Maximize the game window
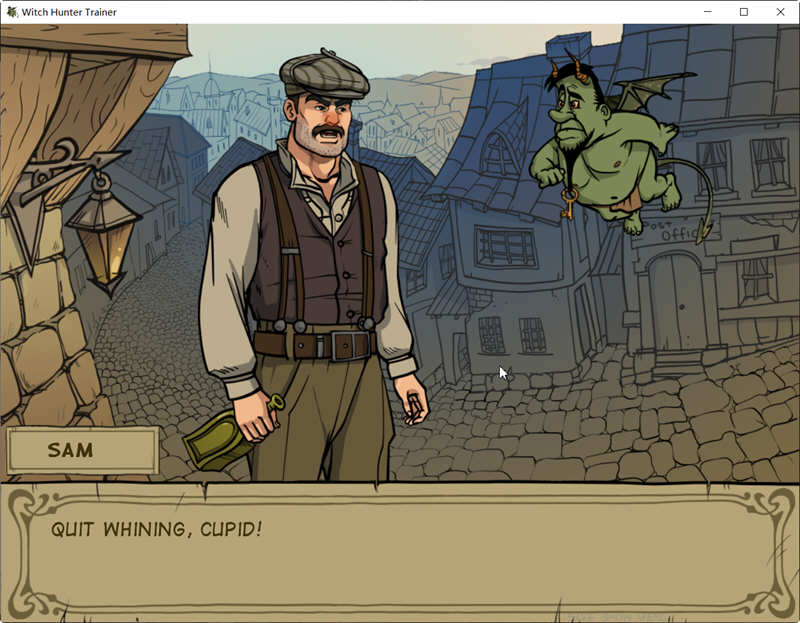 744,12
